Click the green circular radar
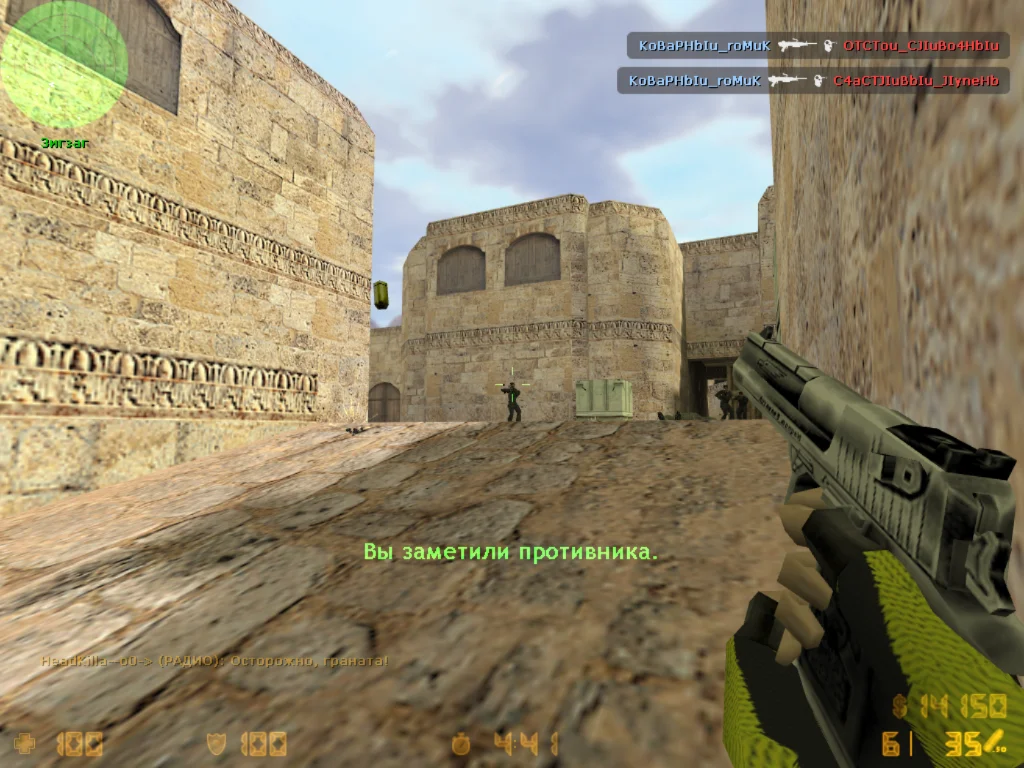1024x768 pixels. click(x=64, y=65)
